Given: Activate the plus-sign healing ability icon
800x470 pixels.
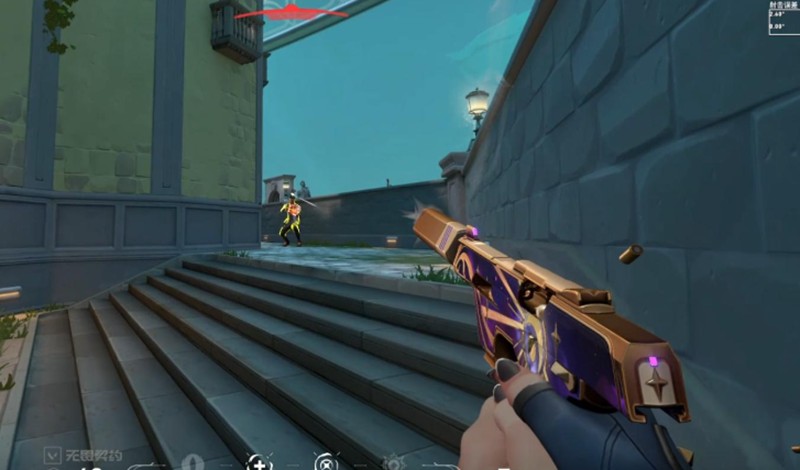Looking at the screenshot, I should coord(258,462).
